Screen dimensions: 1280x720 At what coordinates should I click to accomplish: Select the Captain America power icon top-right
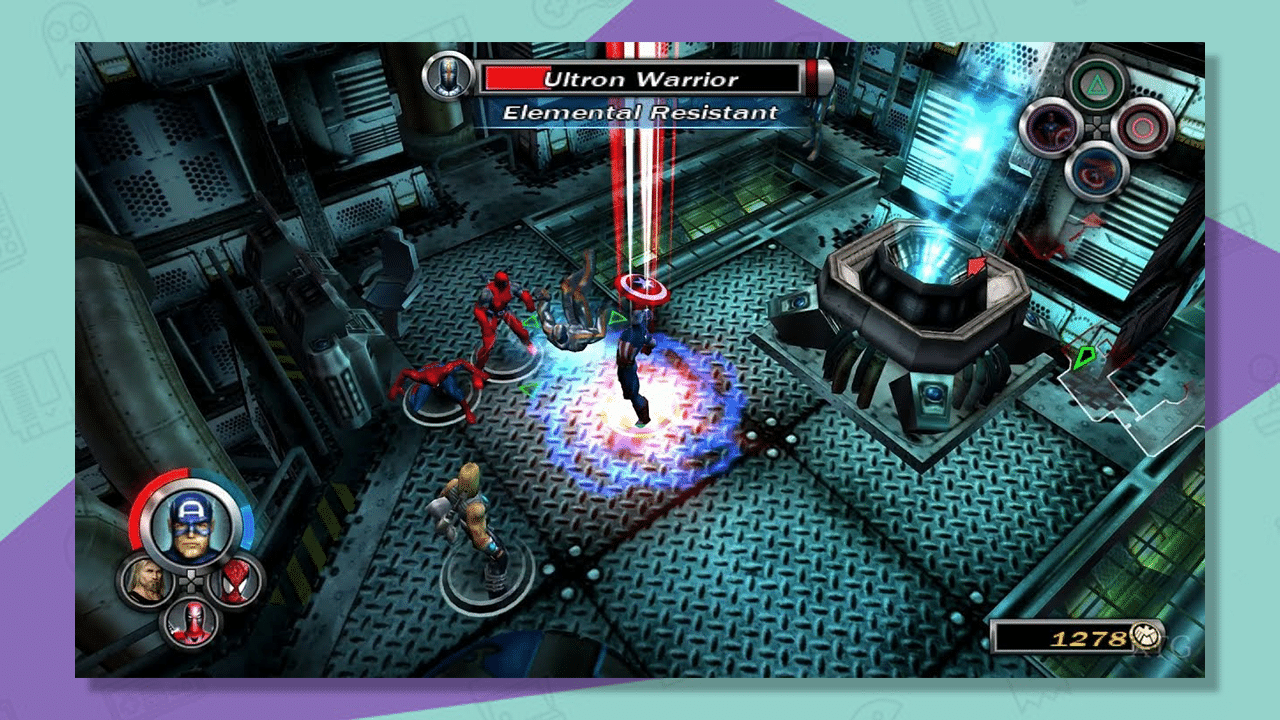1049,128
